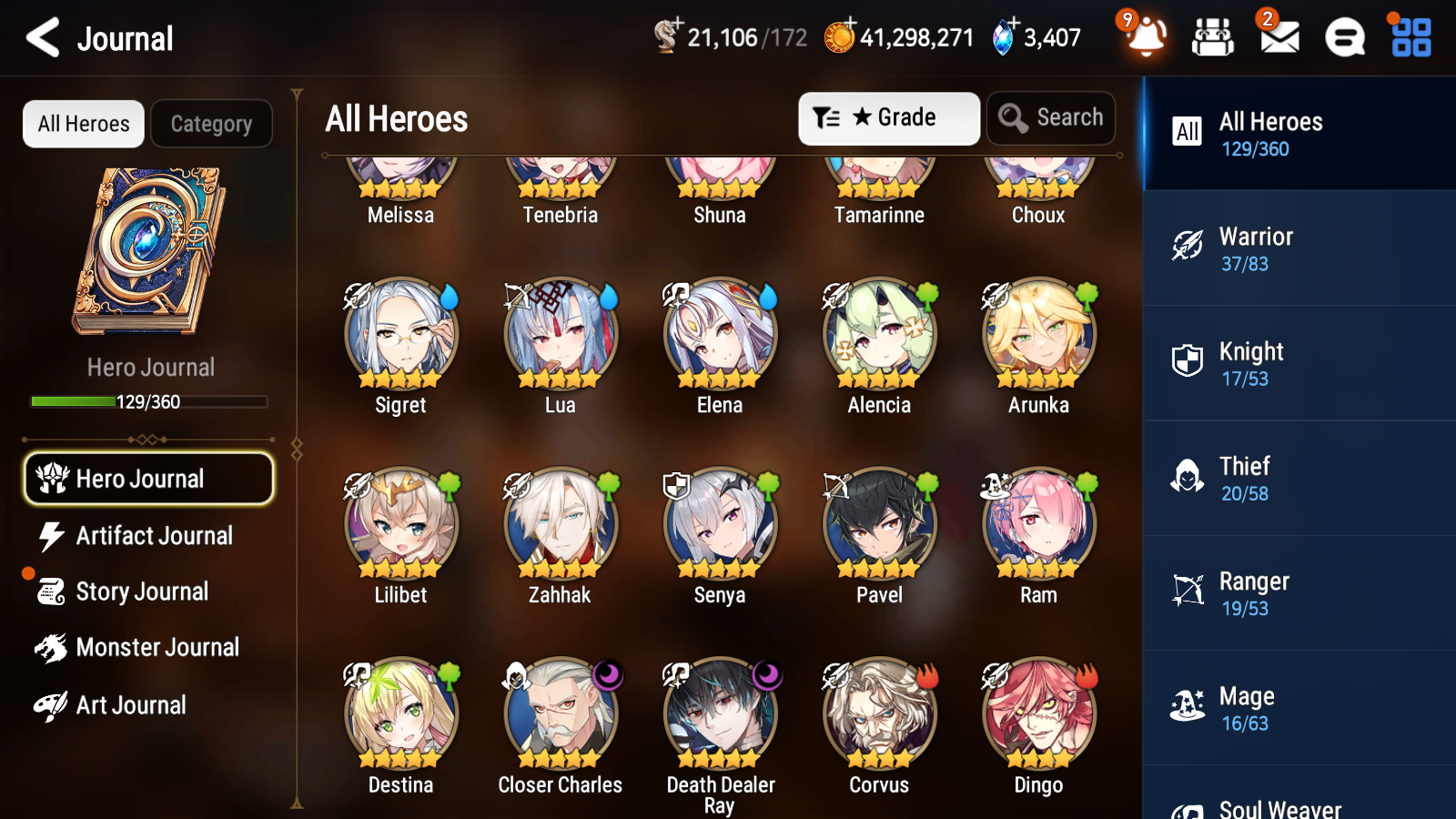Viewport: 1456px width, 819px height.
Task: Open the inventory chest icon
Action: [x=1214, y=38]
